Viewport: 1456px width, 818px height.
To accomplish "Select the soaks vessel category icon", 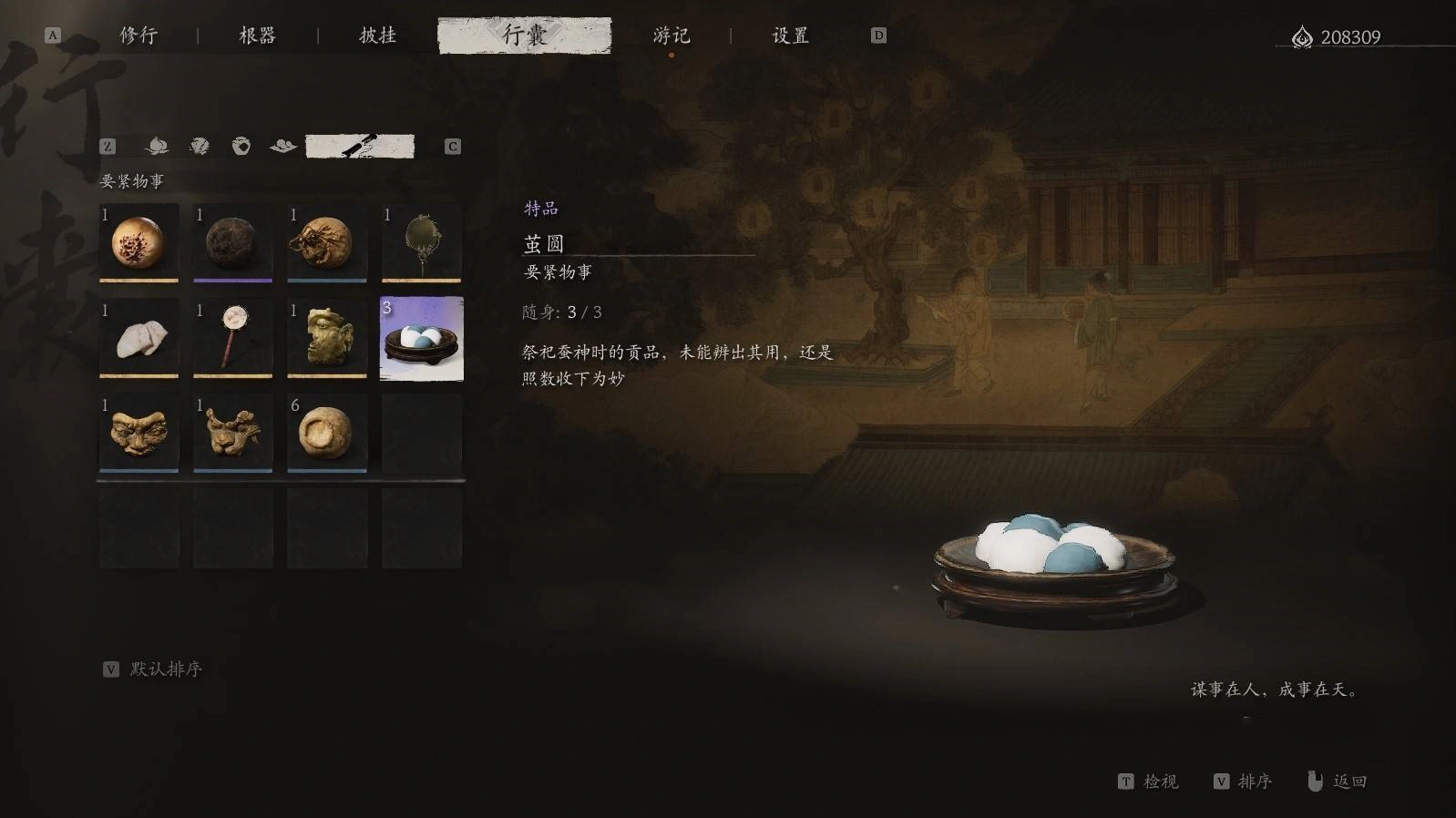I will pyautogui.click(x=242, y=146).
